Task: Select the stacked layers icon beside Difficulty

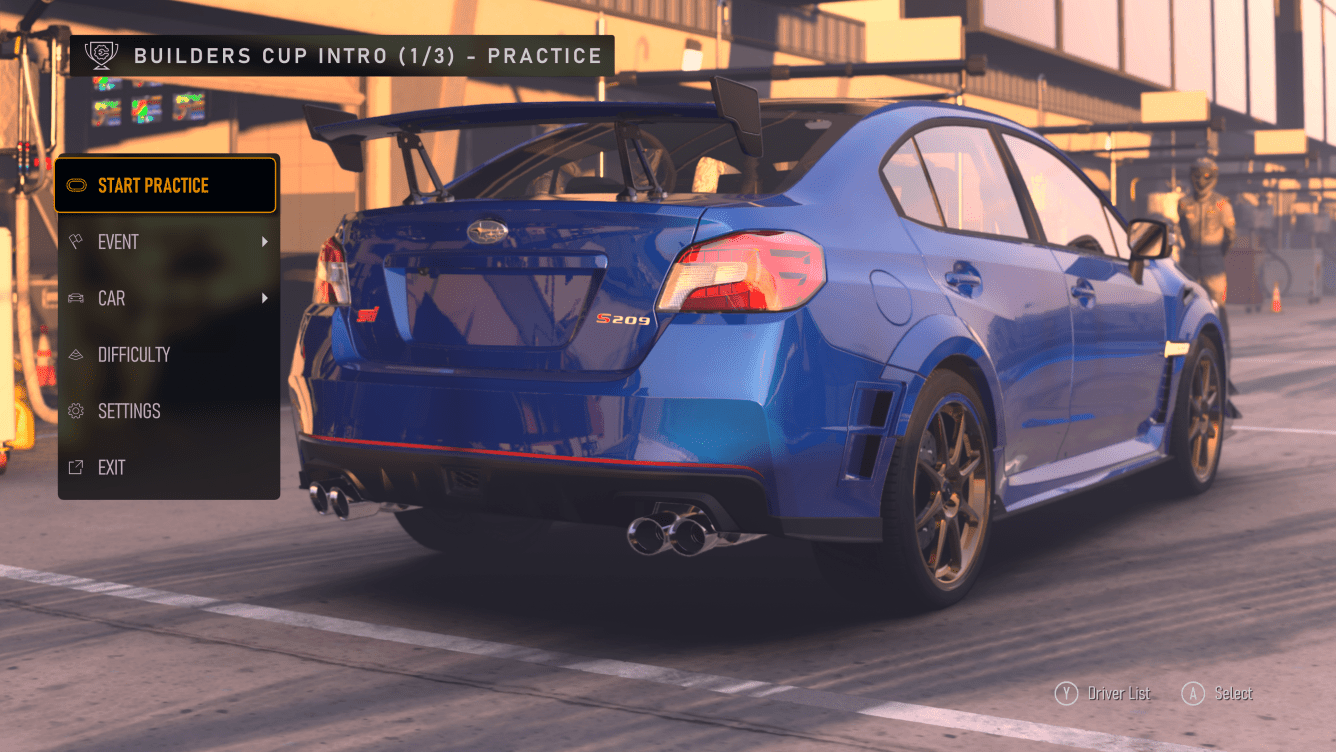Action: (x=78, y=354)
